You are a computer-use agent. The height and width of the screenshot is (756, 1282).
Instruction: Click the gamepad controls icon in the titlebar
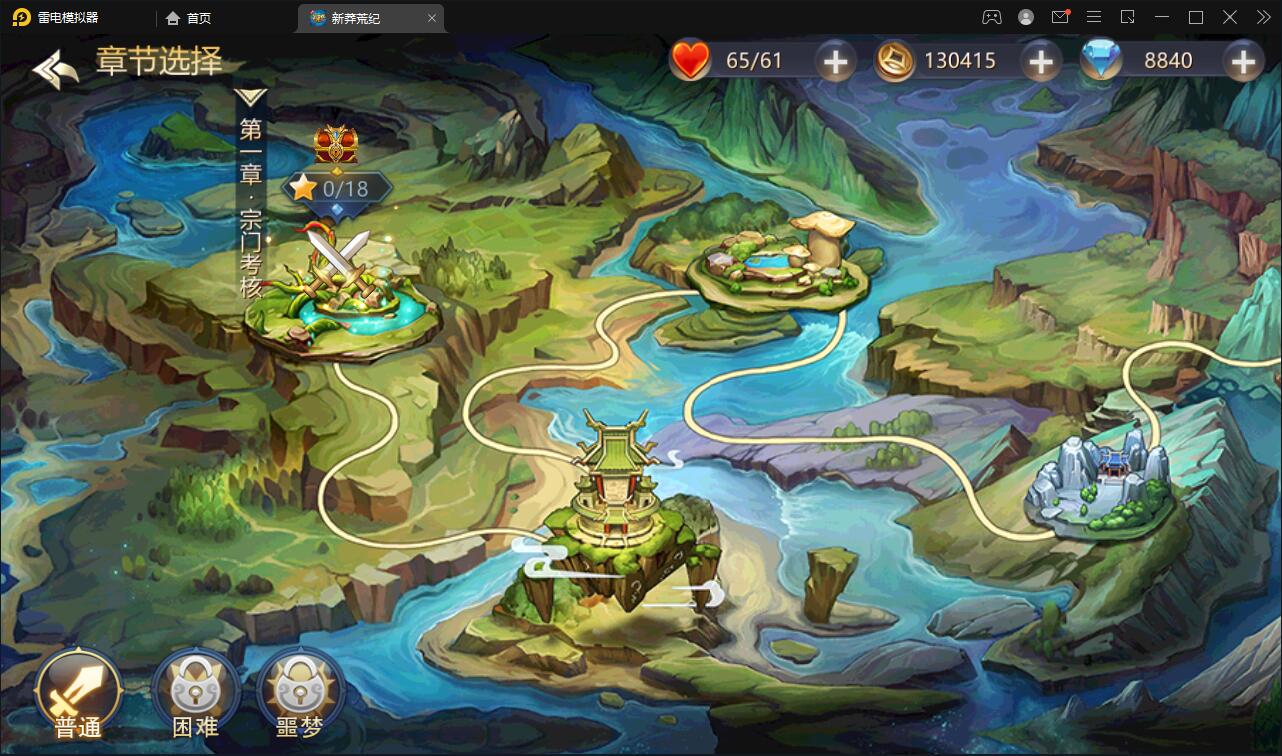990,17
